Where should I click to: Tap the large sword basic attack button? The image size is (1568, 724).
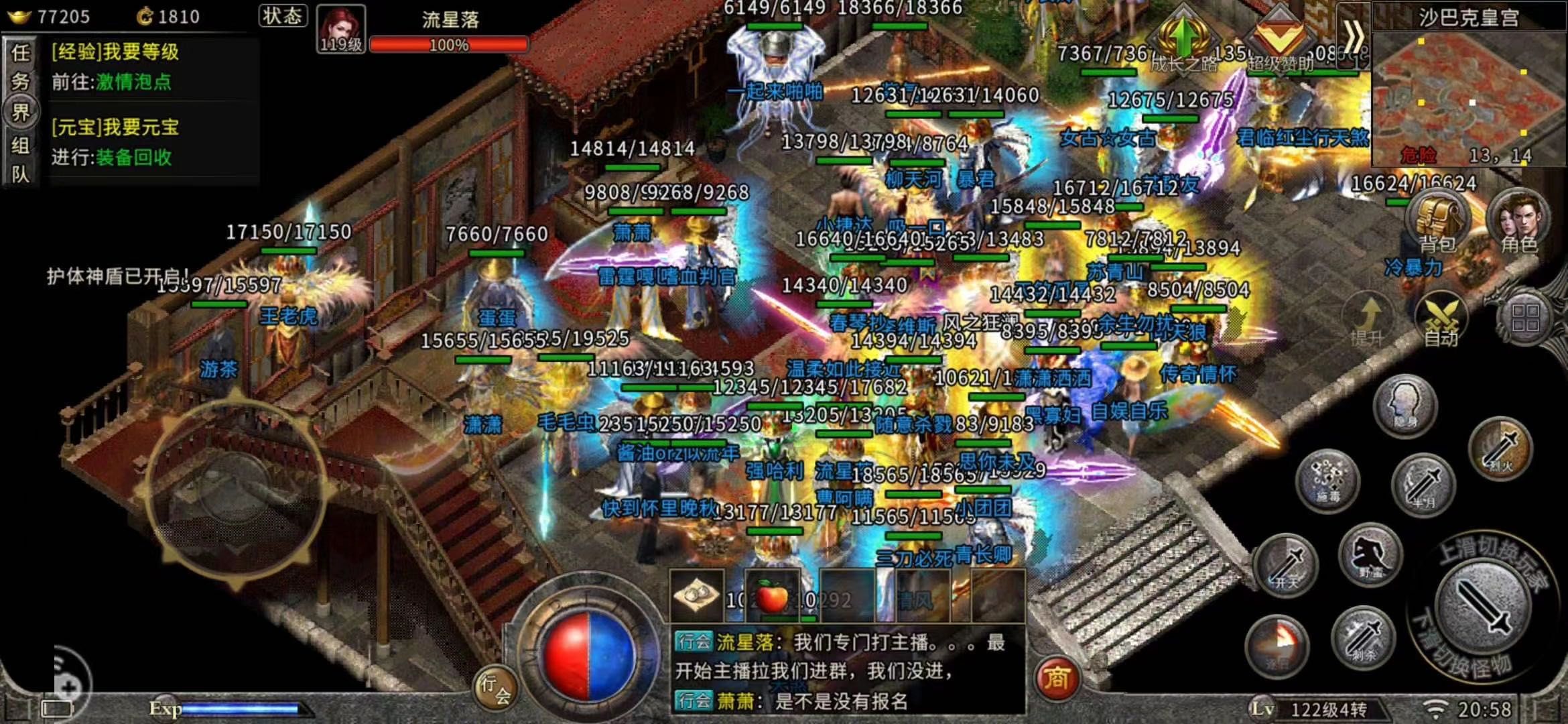(x=1482, y=603)
